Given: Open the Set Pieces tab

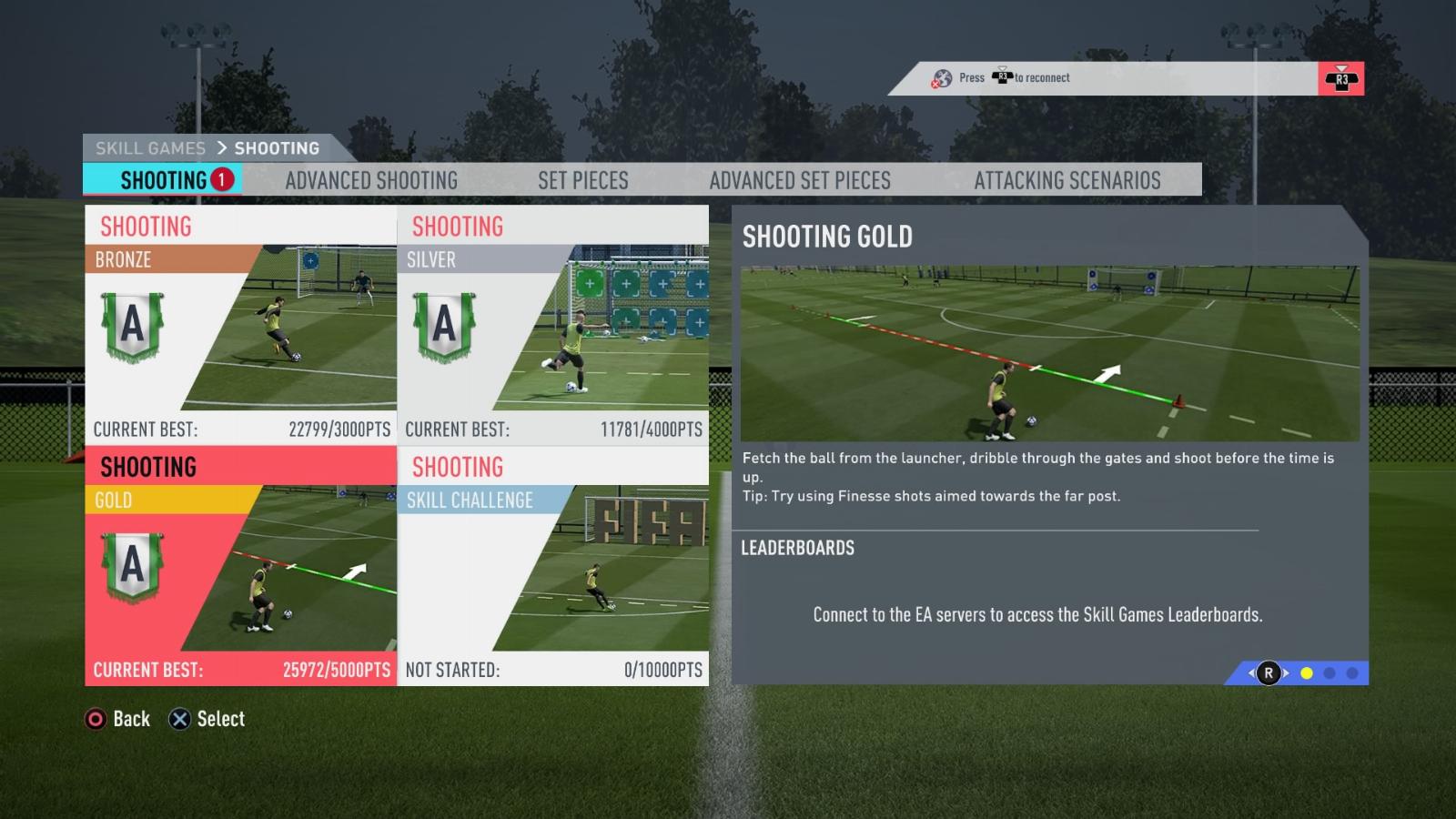Looking at the screenshot, I should [x=582, y=180].
